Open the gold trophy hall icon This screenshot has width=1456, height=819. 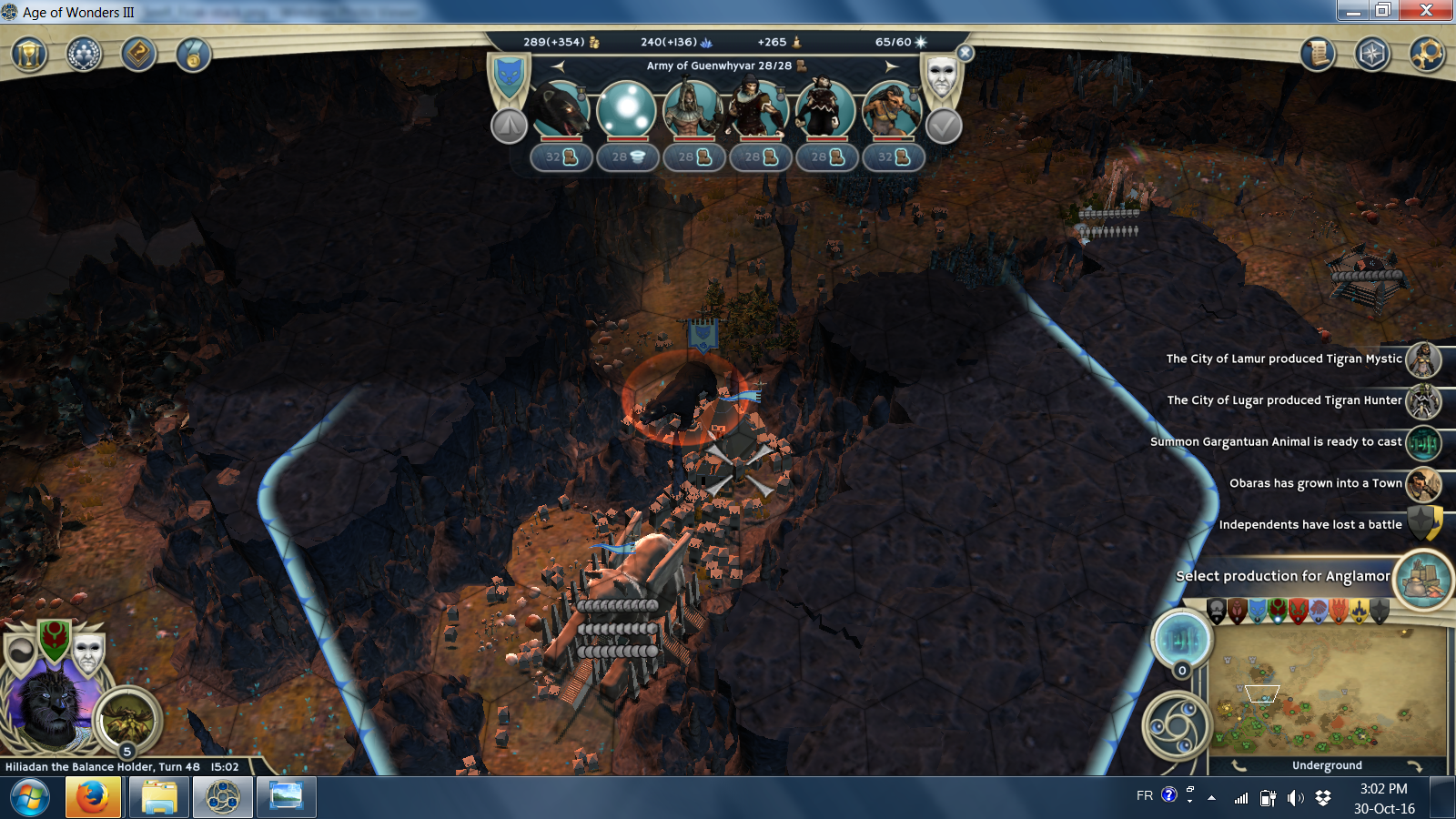pyautogui.click(x=28, y=55)
